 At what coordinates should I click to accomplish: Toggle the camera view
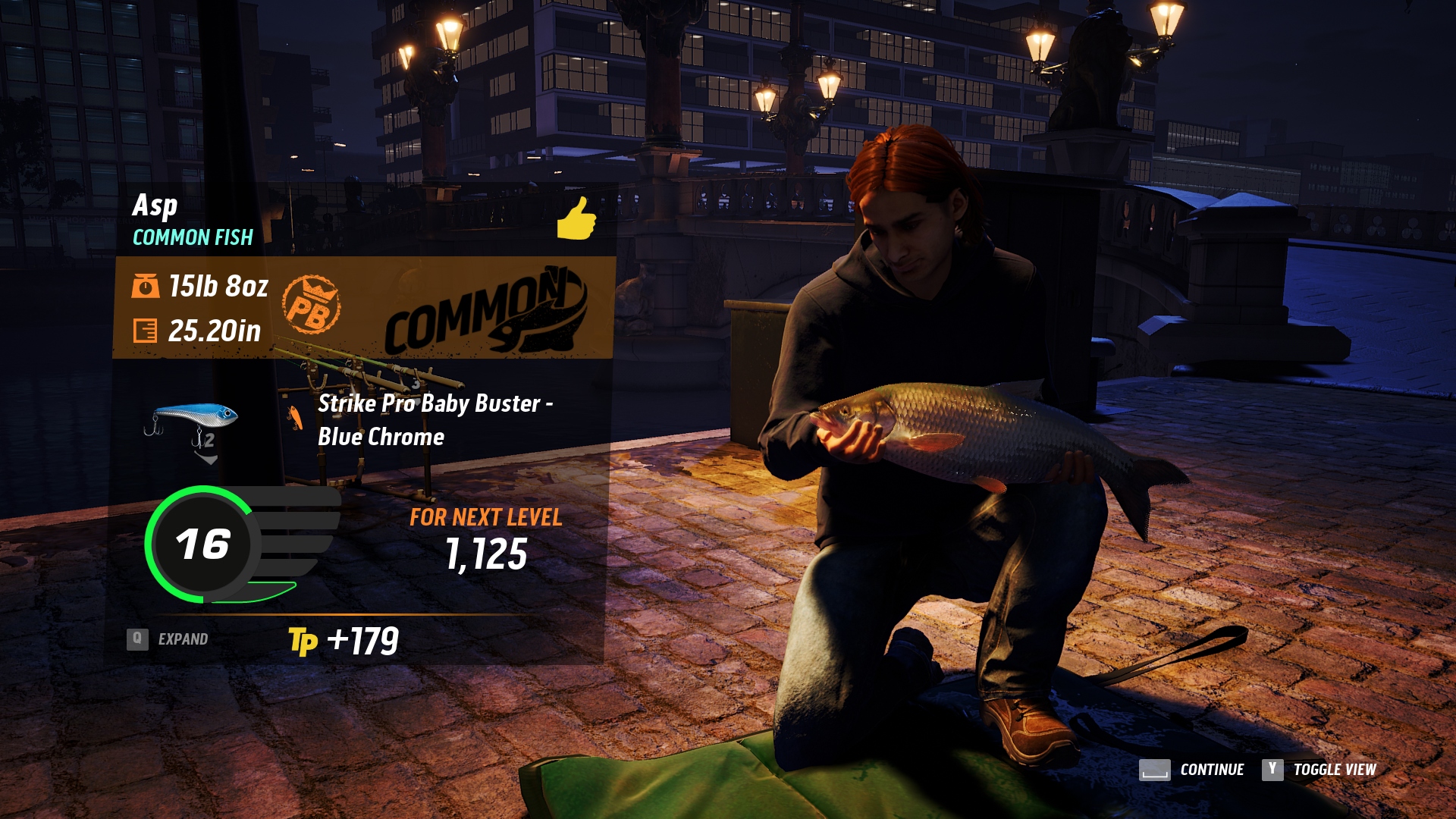(x=1319, y=770)
